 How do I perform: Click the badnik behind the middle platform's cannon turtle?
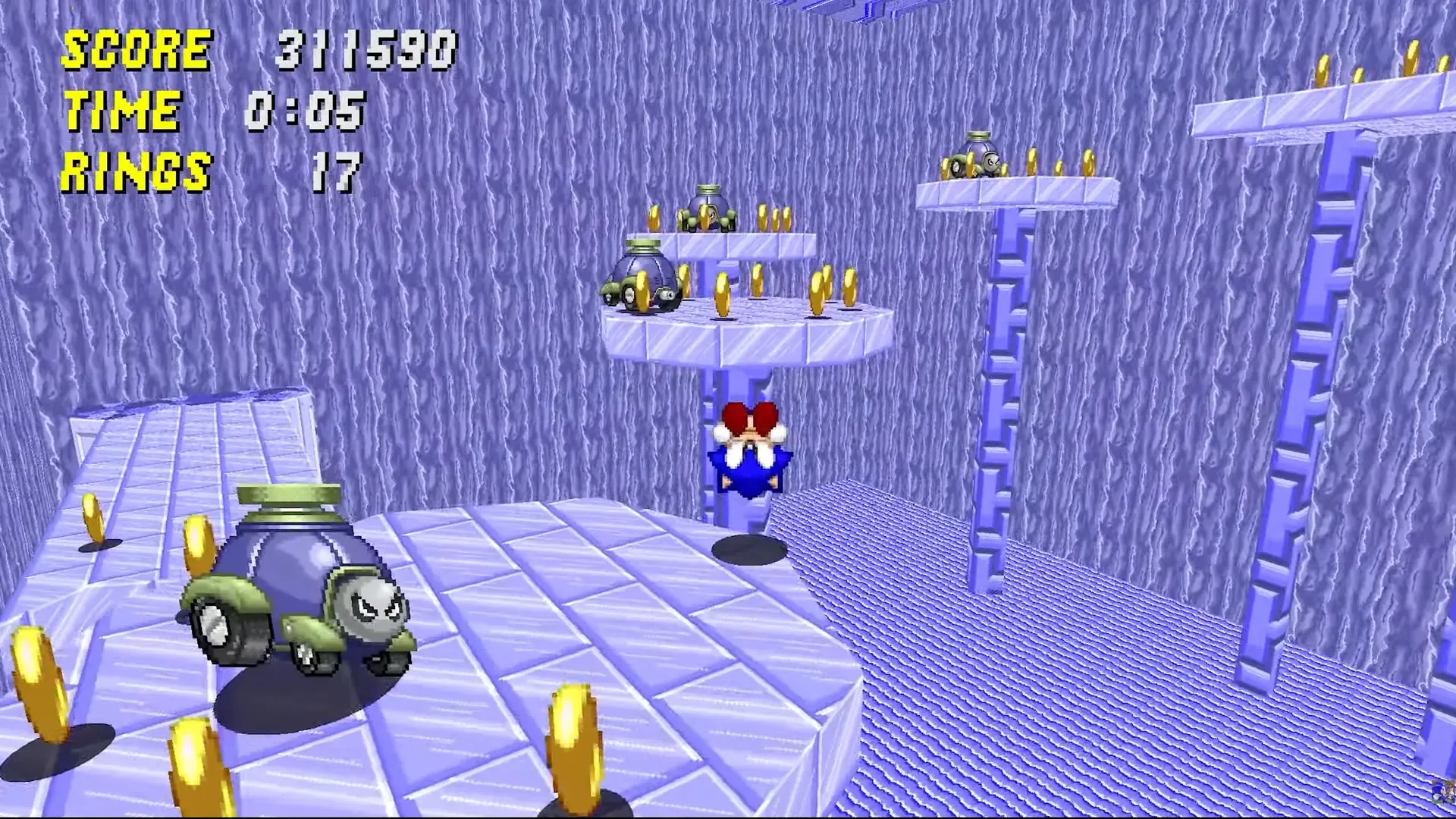709,209
